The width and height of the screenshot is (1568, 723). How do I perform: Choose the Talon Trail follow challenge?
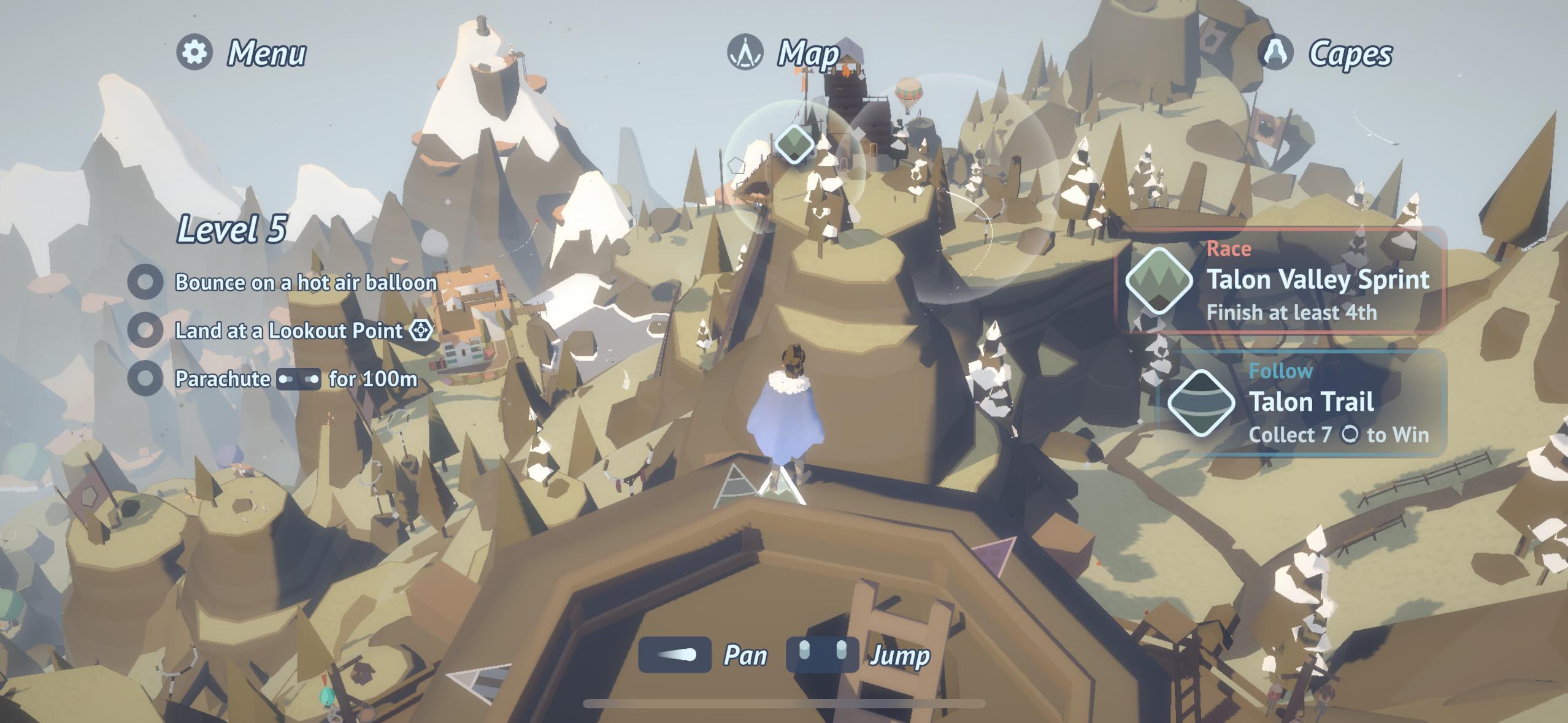(x=1301, y=403)
